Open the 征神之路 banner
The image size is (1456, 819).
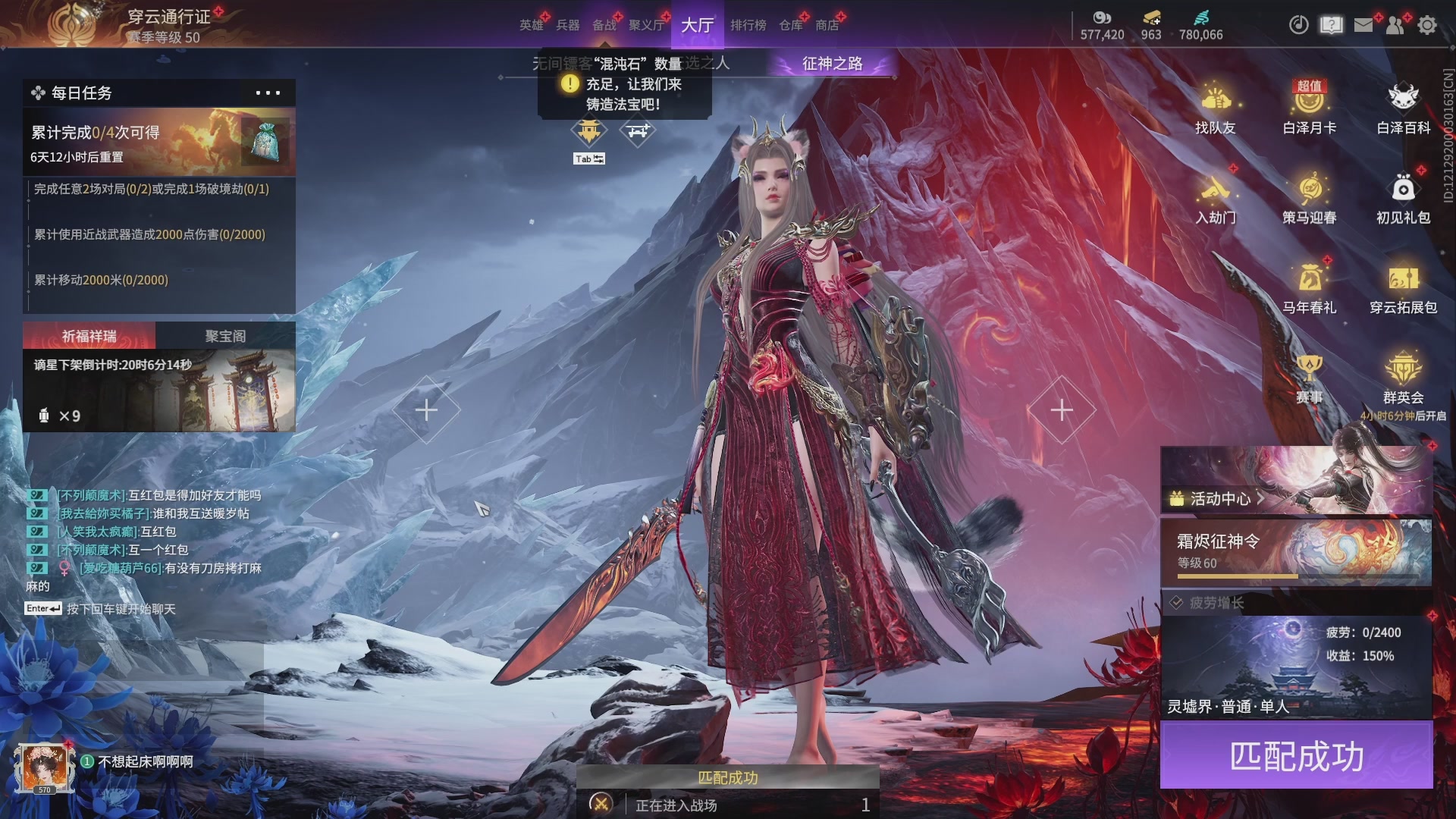pos(832,64)
